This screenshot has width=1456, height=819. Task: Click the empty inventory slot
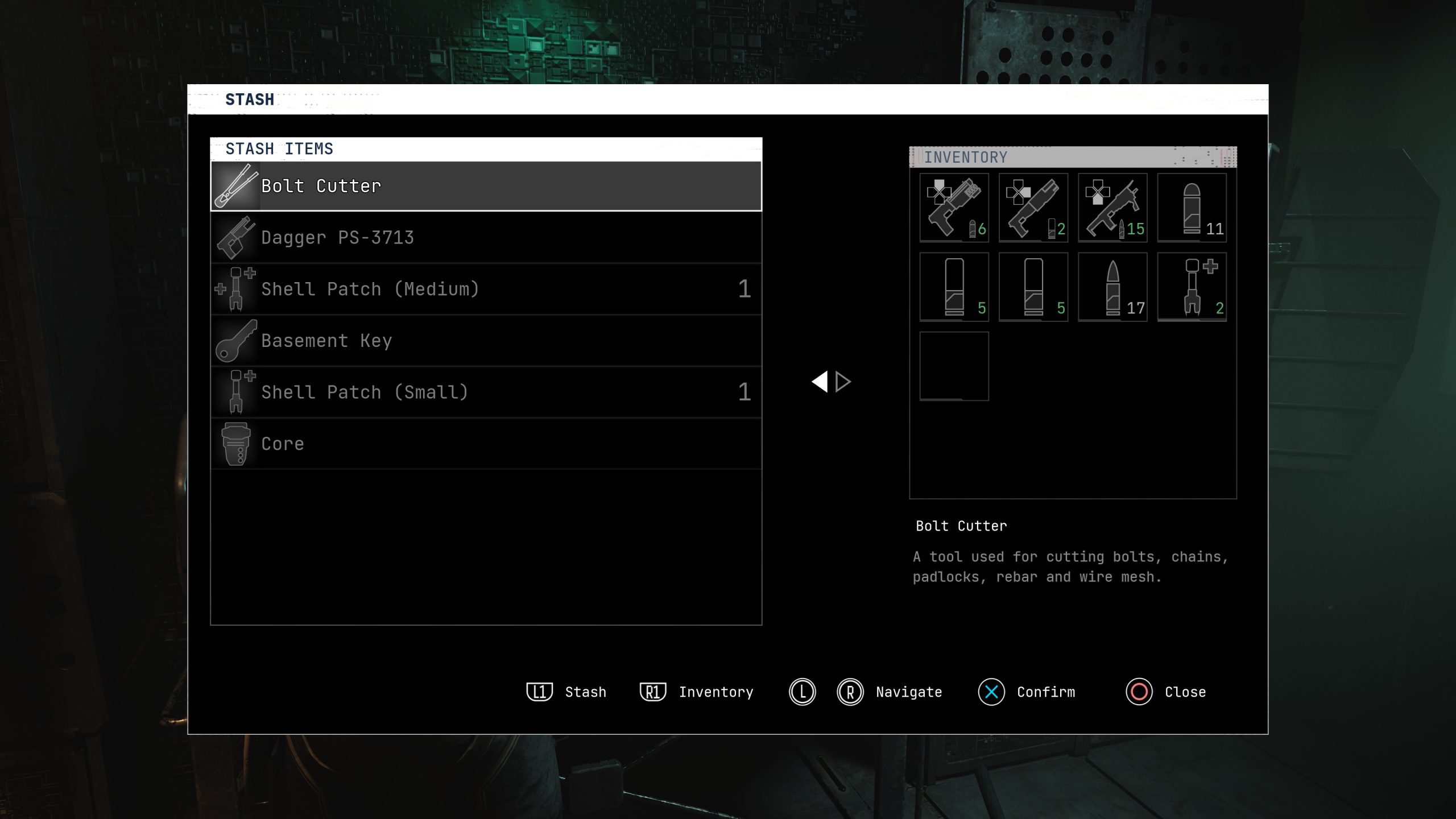pos(954,366)
